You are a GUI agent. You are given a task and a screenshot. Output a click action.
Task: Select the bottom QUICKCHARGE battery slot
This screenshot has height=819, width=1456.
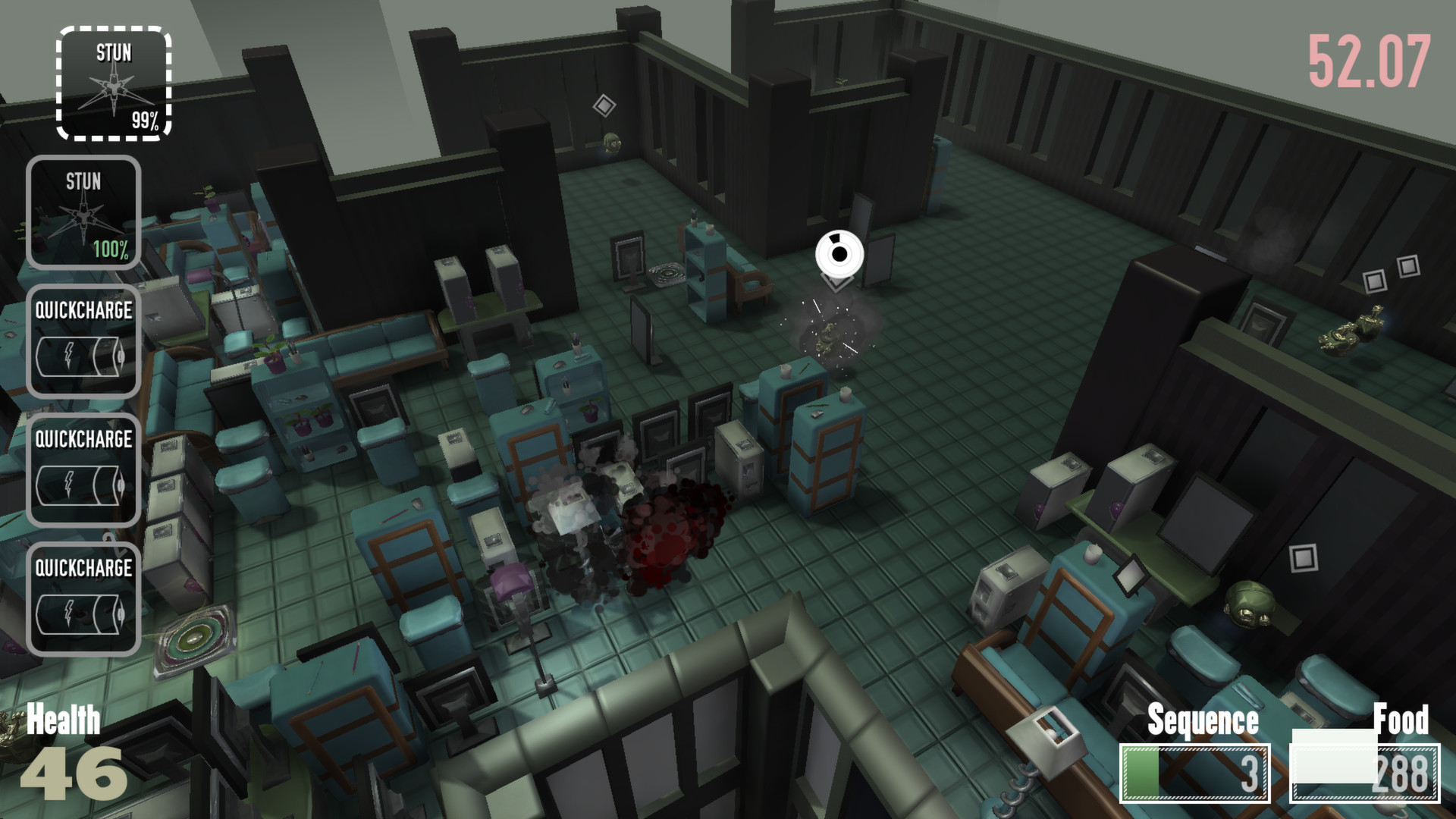[x=83, y=599]
